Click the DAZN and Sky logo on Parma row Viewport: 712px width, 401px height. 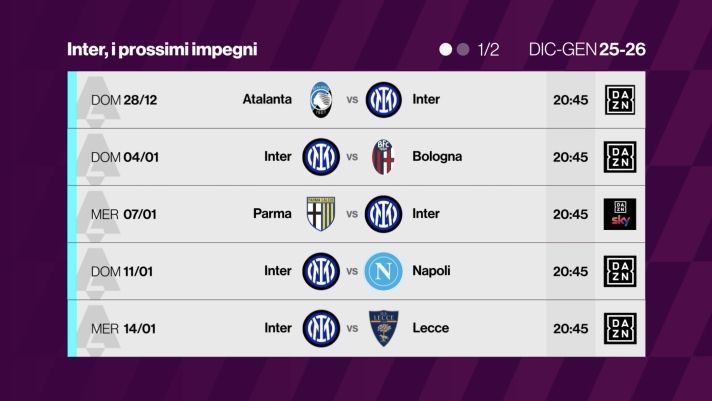point(620,214)
